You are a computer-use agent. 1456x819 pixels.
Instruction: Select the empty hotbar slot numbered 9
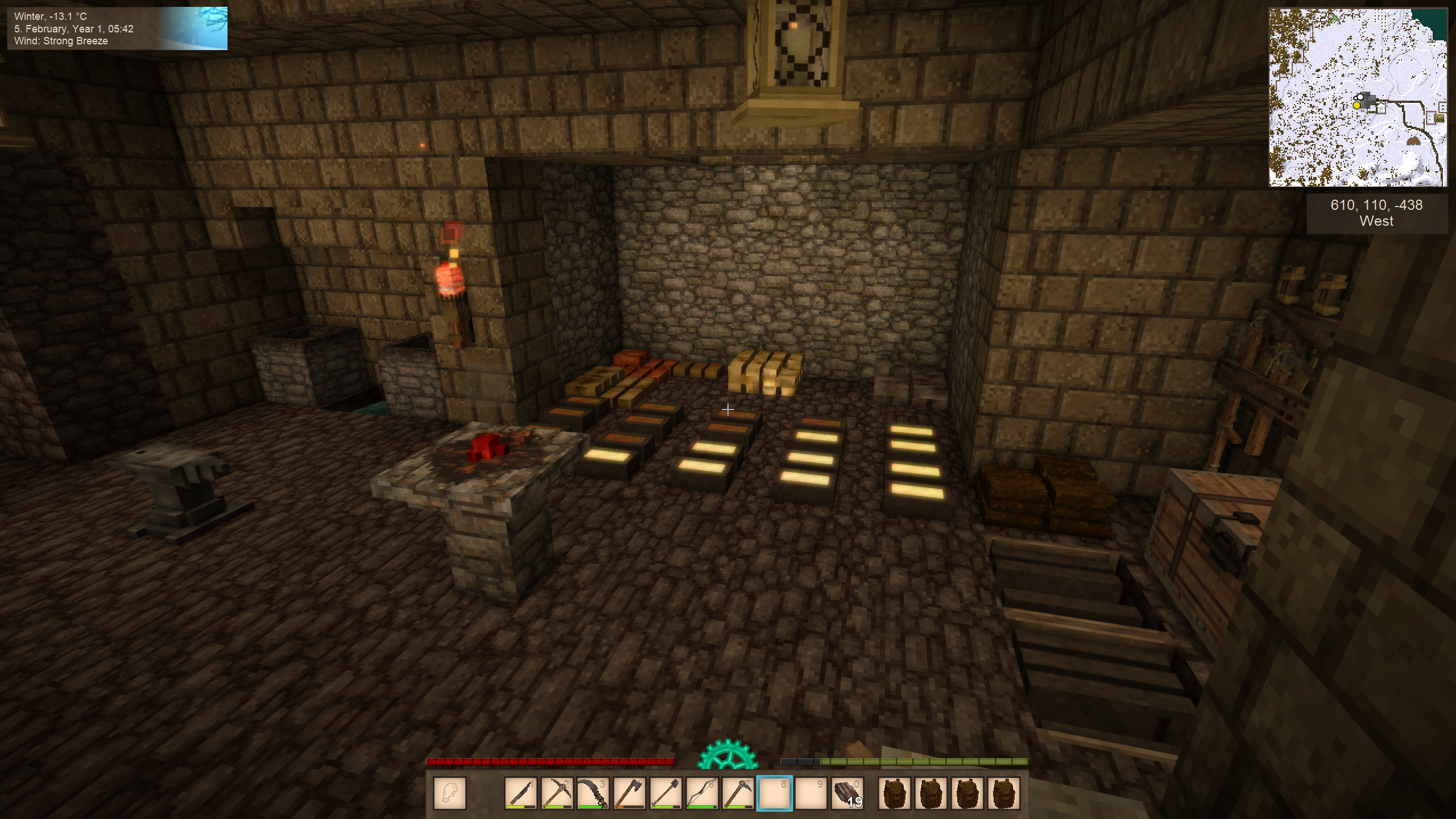click(x=810, y=793)
